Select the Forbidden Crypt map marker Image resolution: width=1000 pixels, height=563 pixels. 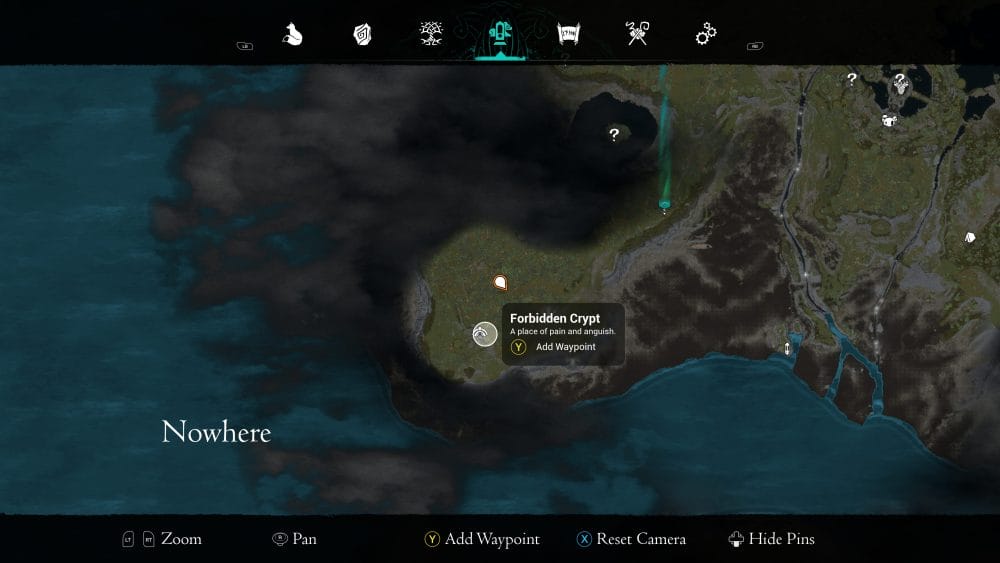pos(485,334)
